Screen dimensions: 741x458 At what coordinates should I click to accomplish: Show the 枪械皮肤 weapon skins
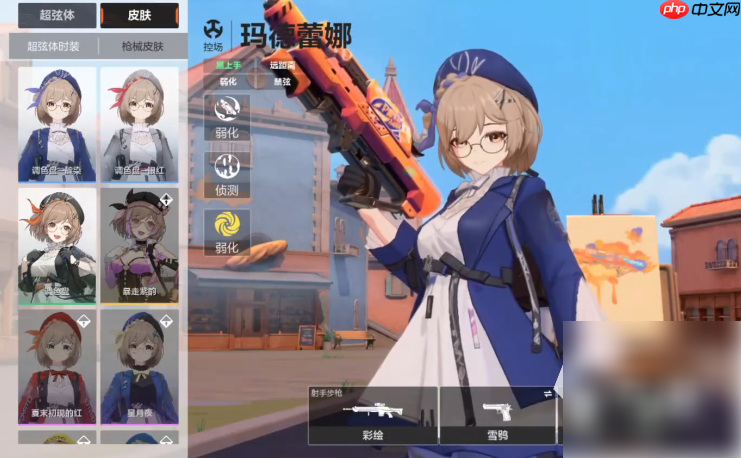click(x=143, y=46)
